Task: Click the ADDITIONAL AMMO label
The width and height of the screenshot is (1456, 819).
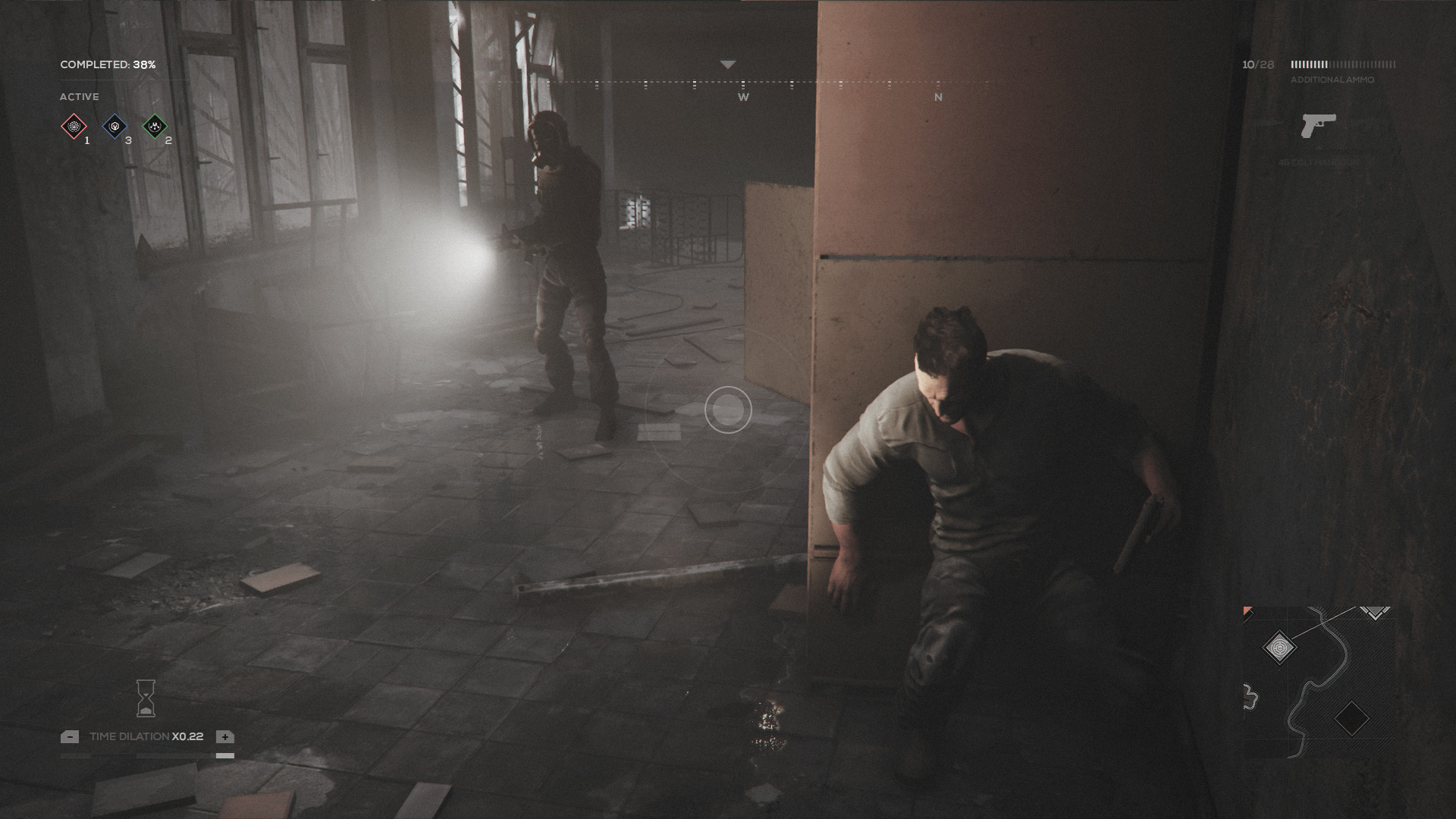Action: pyautogui.click(x=1332, y=80)
